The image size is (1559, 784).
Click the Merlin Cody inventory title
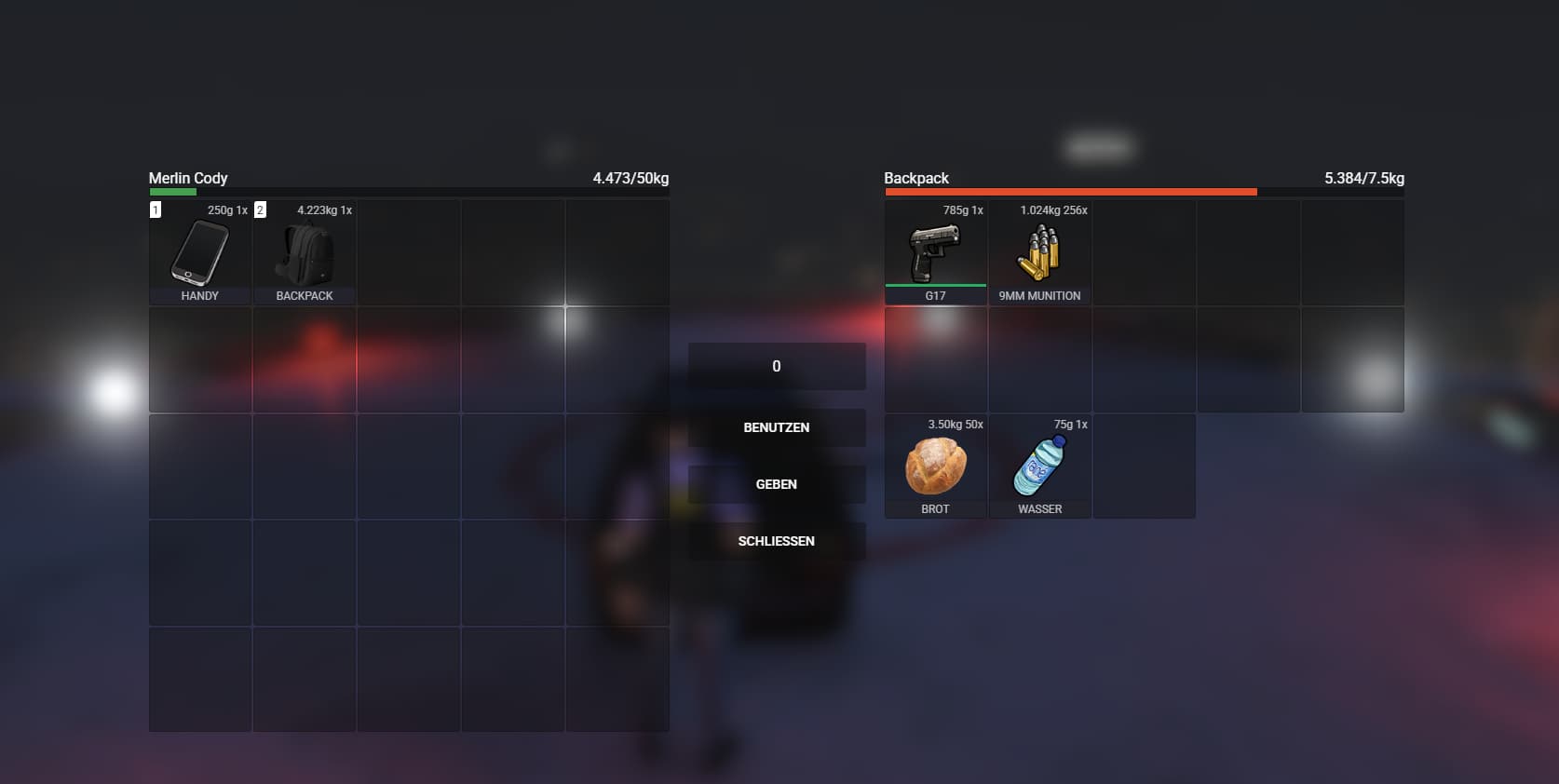[186, 178]
